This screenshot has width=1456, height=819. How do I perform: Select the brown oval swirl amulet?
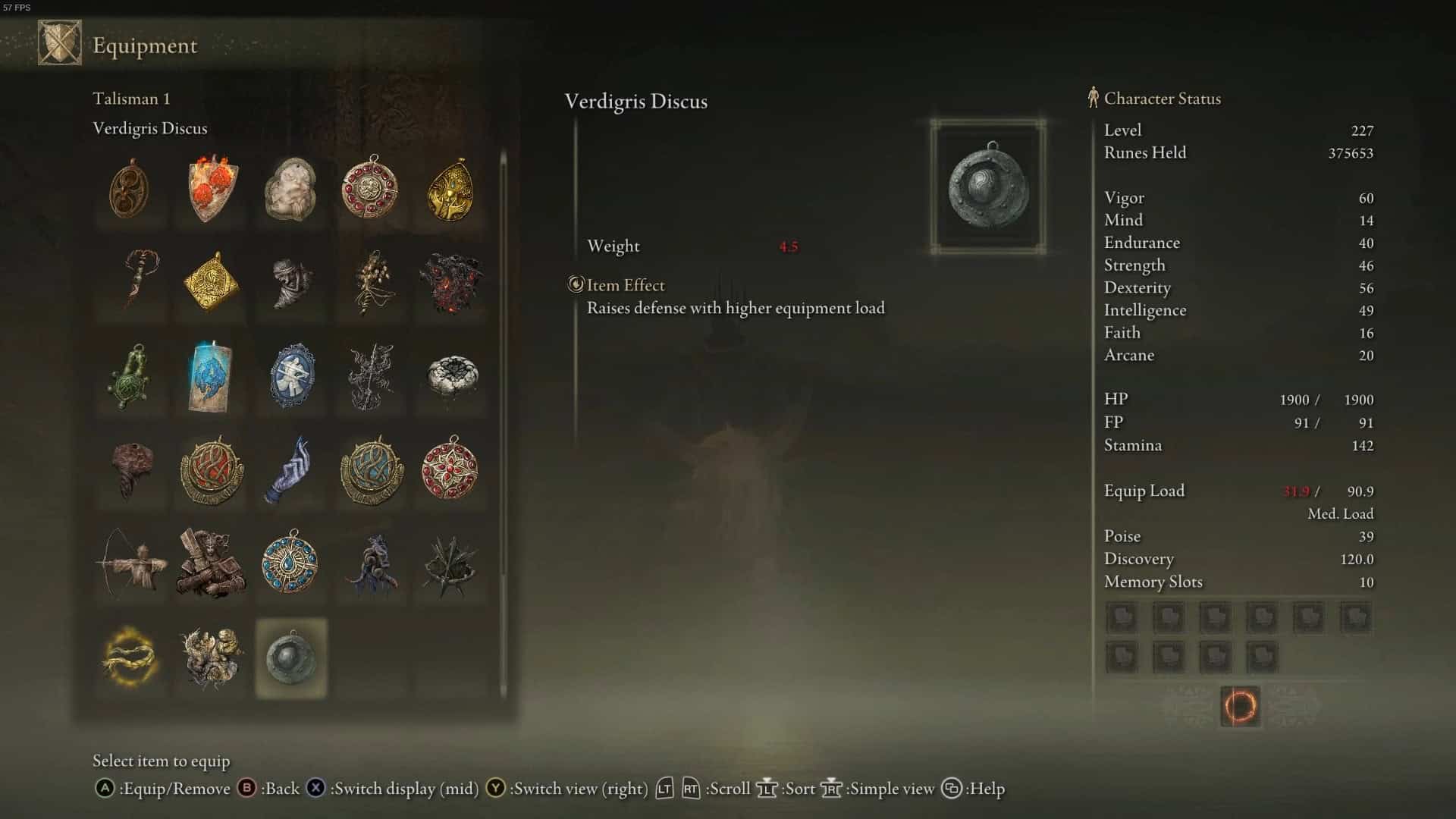[x=130, y=188]
